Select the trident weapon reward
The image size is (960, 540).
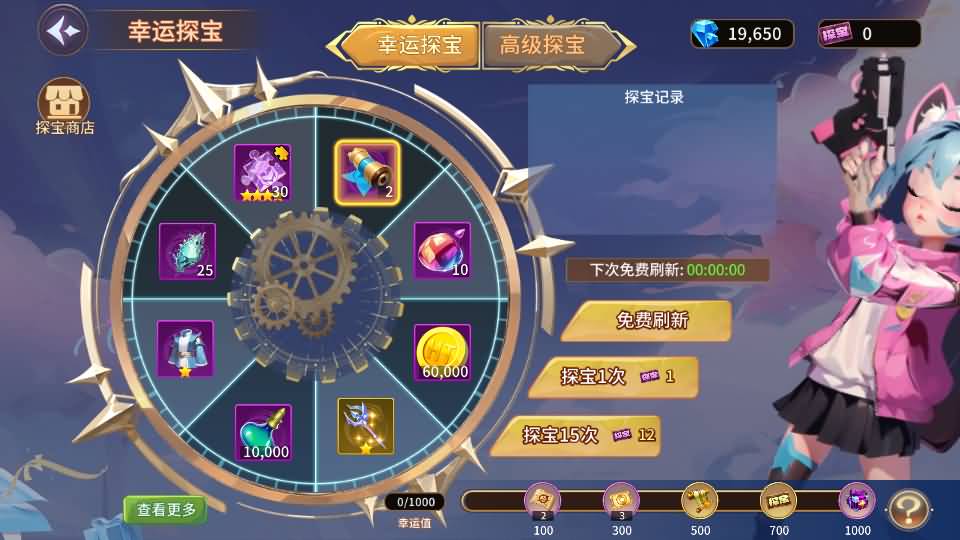tap(366, 425)
